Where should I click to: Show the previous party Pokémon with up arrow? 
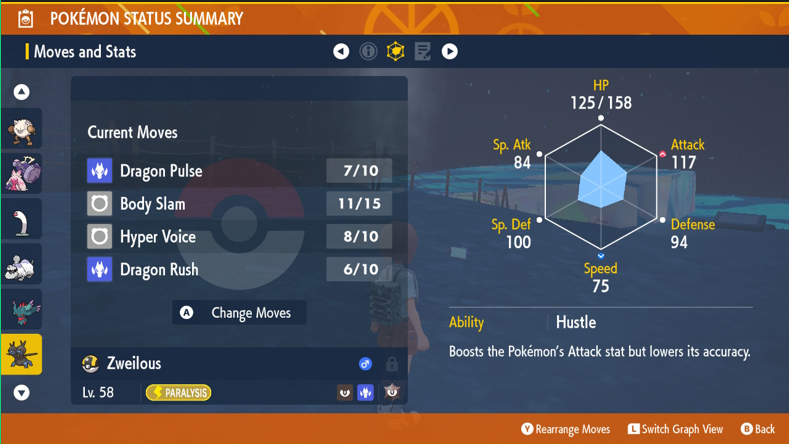click(21, 92)
